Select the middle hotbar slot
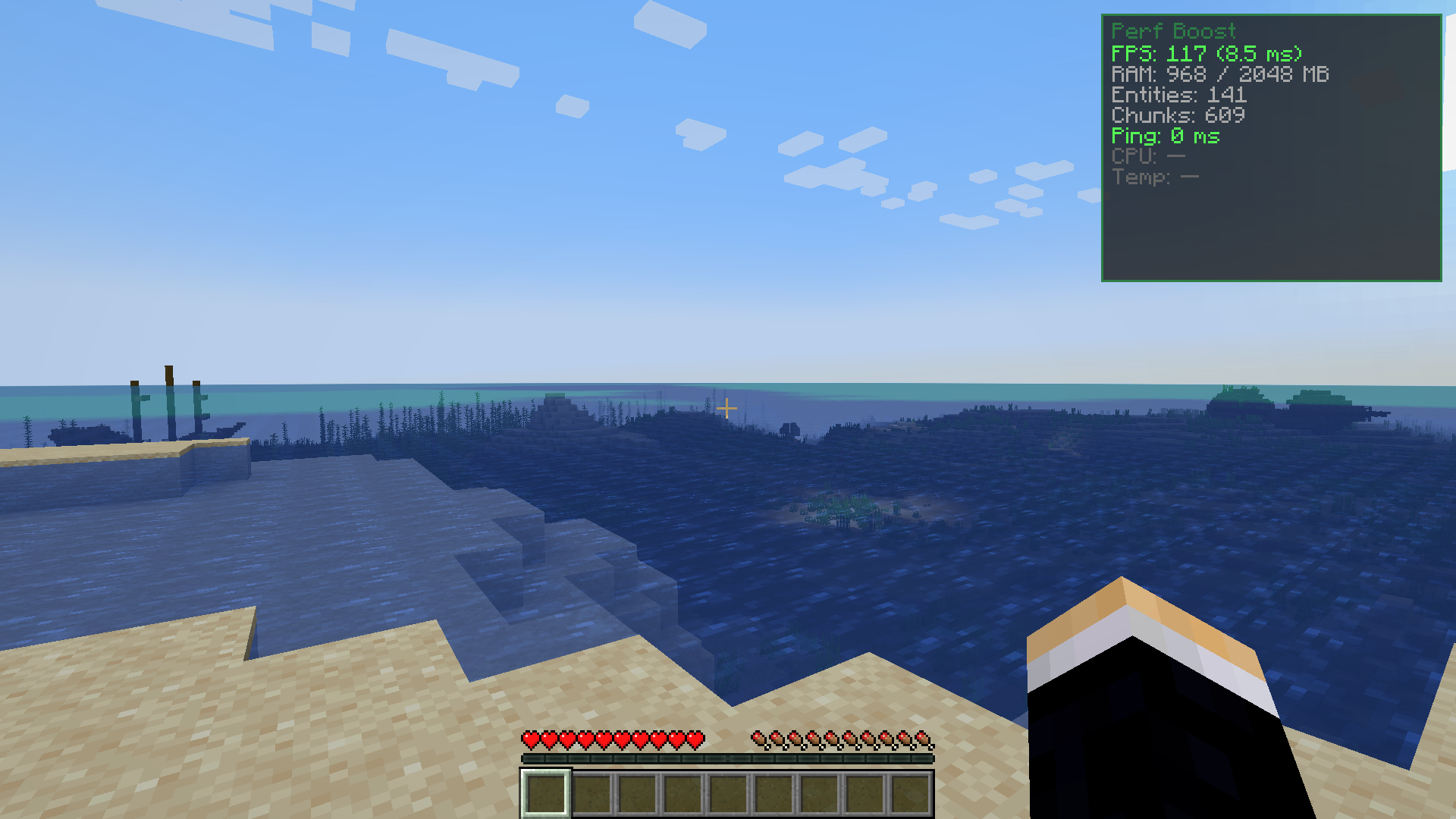Image resolution: width=1456 pixels, height=819 pixels. click(x=730, y=793)
